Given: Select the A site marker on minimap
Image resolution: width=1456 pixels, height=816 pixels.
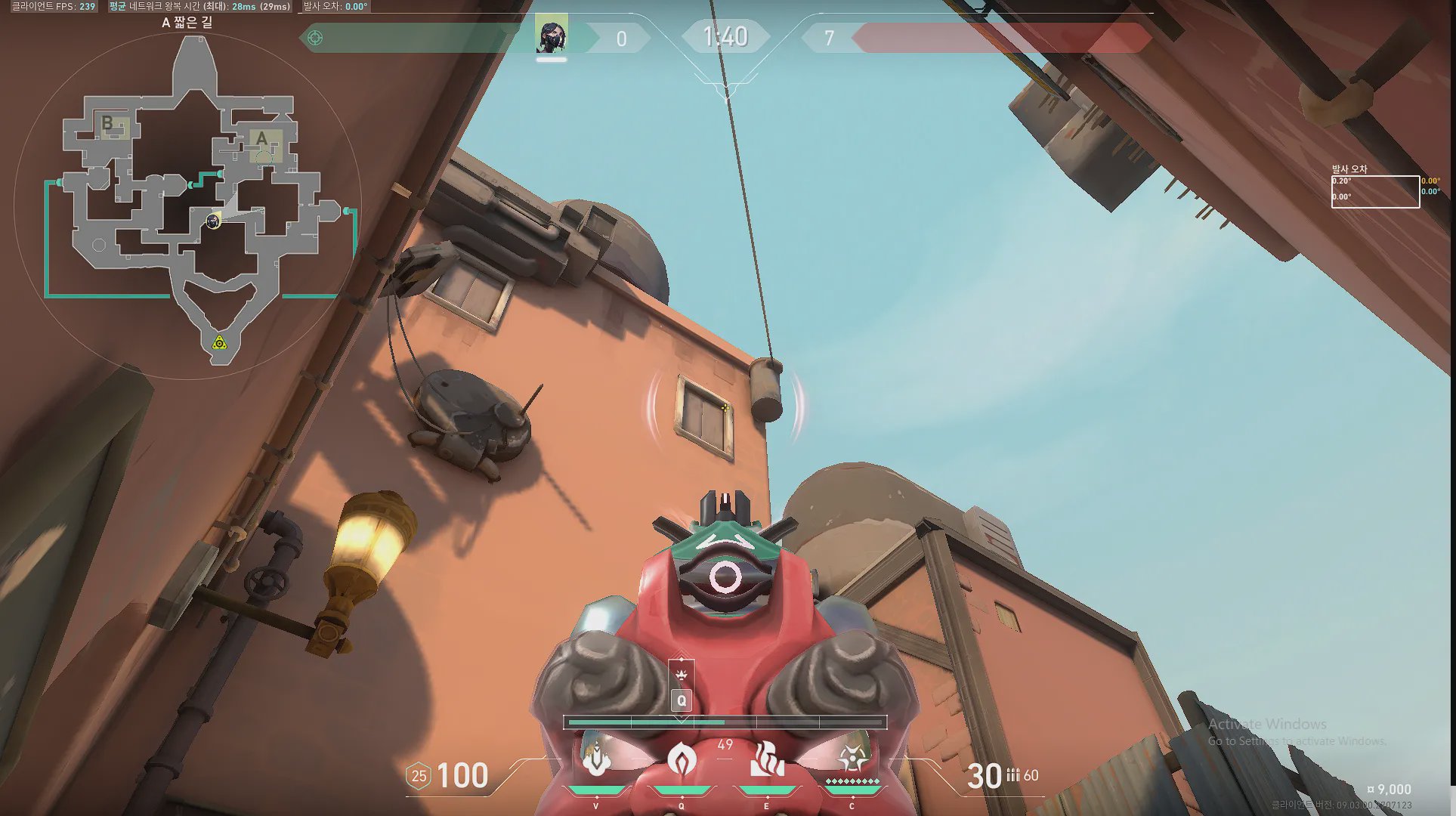Looking at the screenshot, I should (262, 139).
